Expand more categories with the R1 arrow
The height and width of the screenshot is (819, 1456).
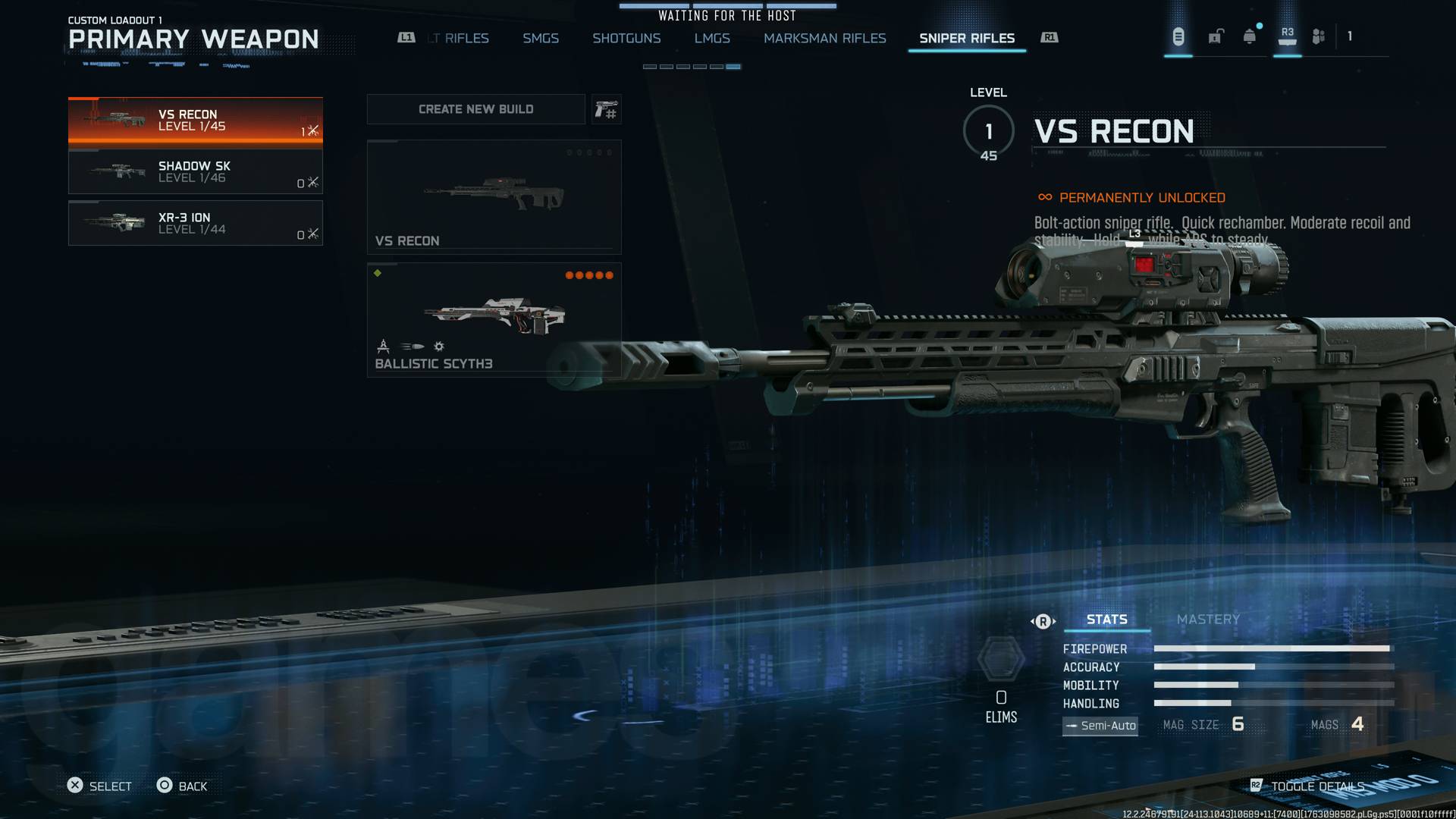click(1050, 36)
